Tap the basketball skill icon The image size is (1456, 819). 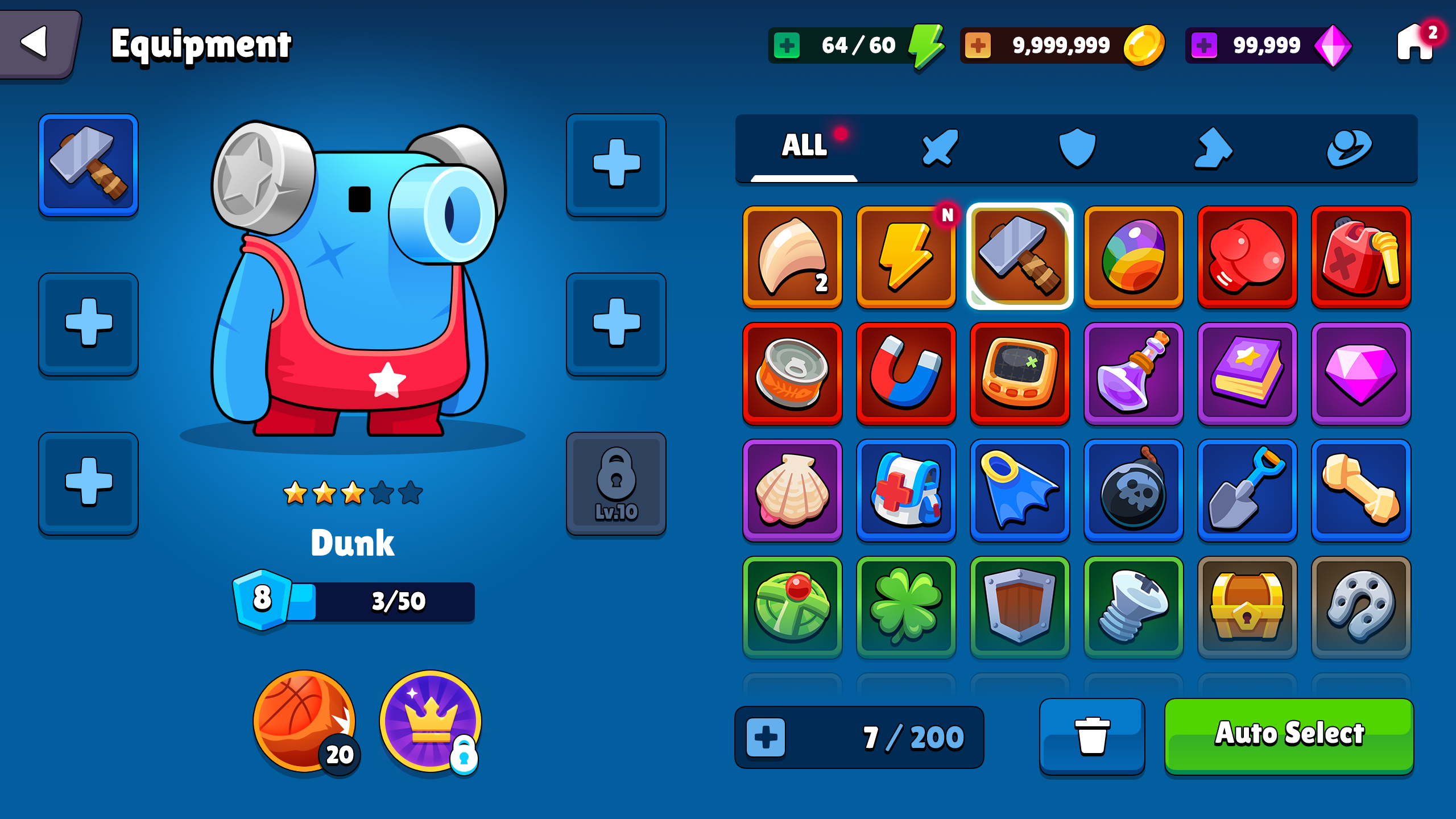[304, 721]
